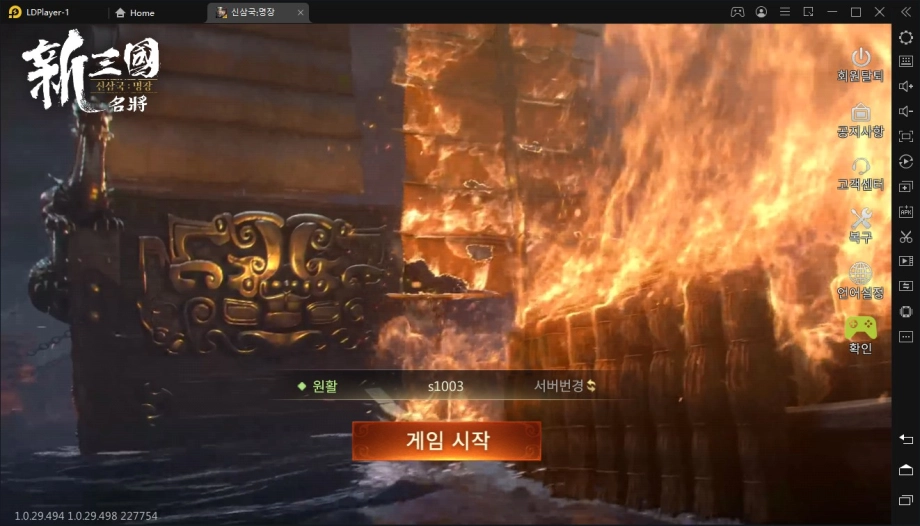Start the game with 게임 시작

(x=446, y=441)
